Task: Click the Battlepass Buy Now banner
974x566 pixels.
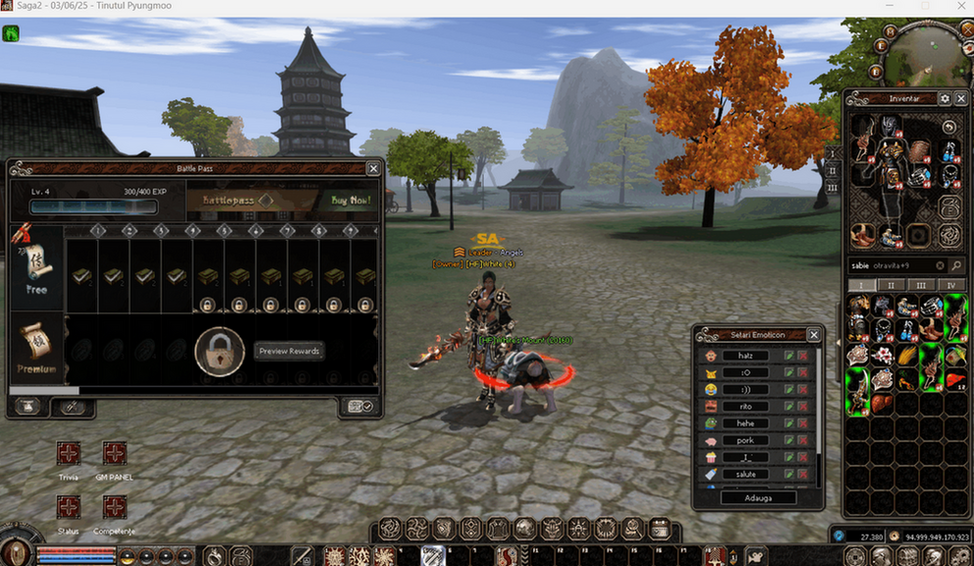Action: [x=281, y=200]
